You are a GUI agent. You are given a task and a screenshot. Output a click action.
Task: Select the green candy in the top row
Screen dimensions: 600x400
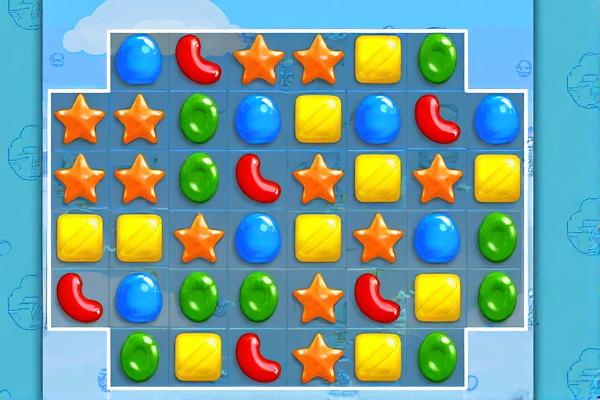[x=437, y=59]
